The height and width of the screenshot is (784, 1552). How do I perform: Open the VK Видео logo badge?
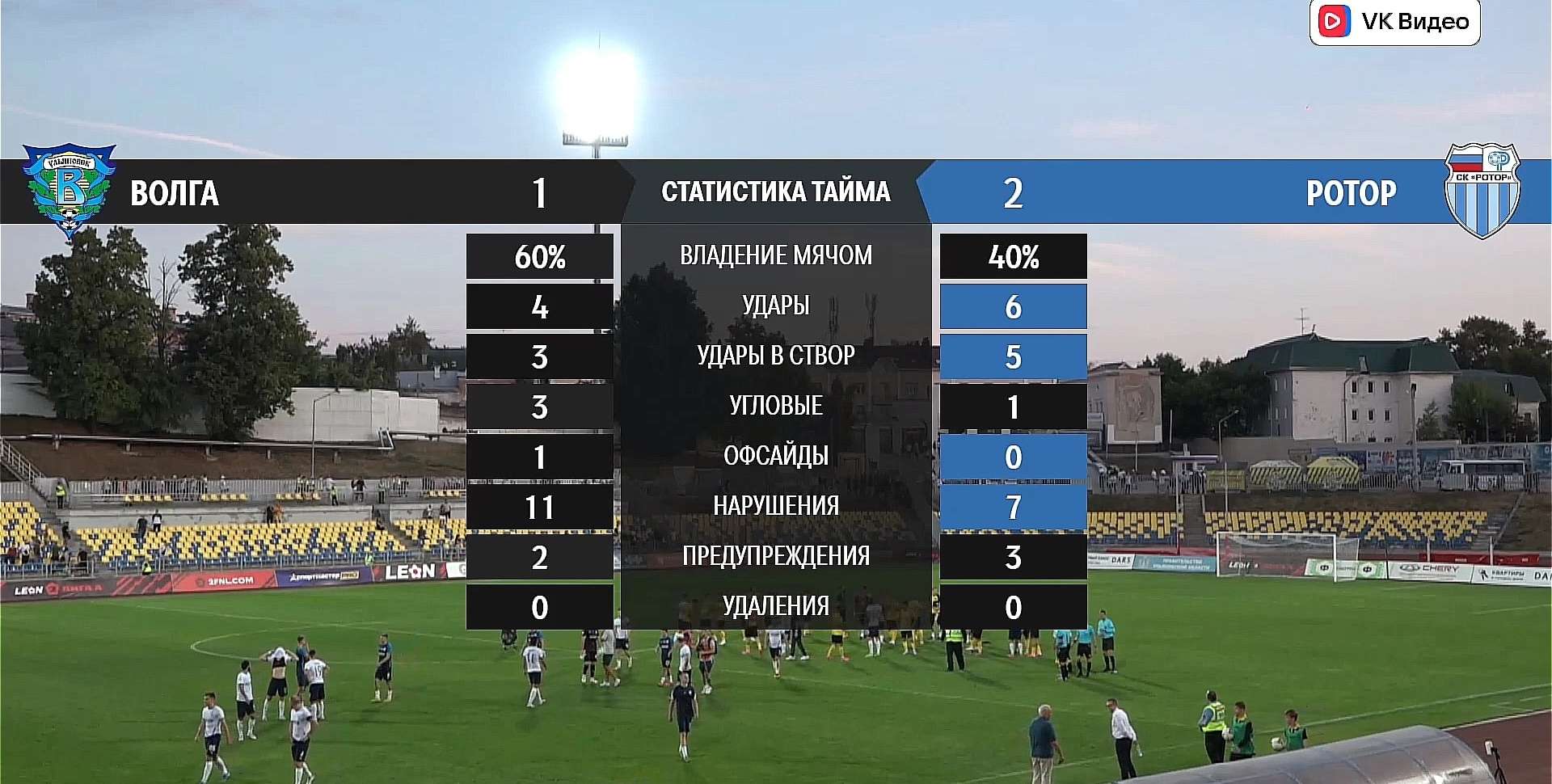tap(1394, 22)
